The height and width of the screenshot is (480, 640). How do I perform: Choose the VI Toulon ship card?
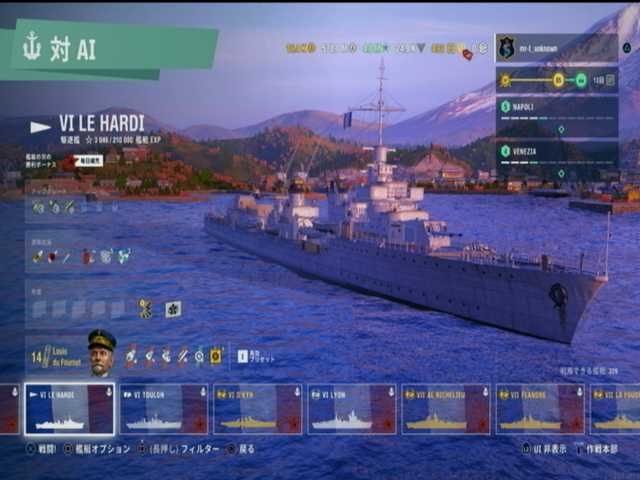pos(163,409)
